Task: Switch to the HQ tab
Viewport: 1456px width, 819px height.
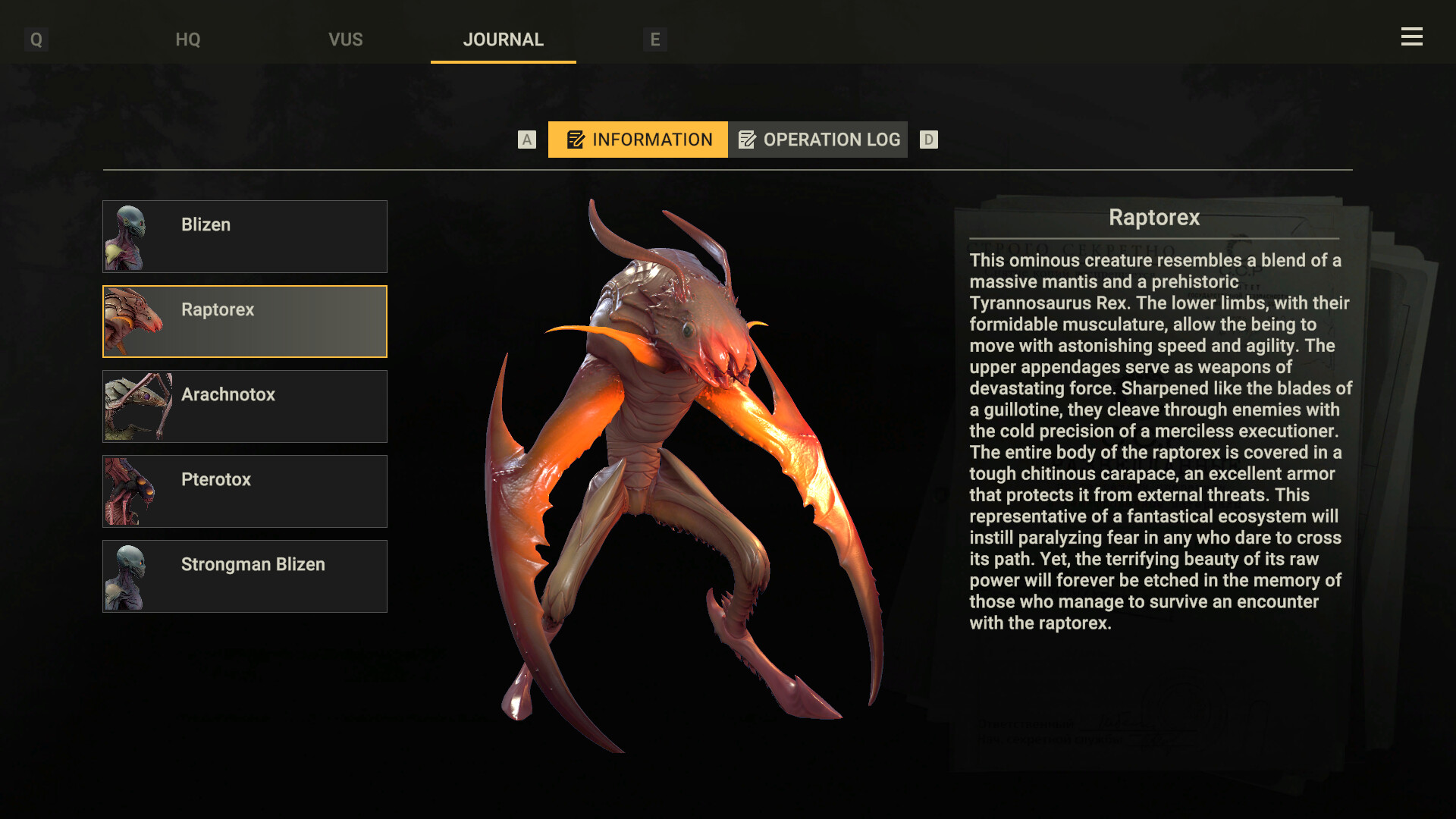Action: pyautogui.click(x=187, y=39)
